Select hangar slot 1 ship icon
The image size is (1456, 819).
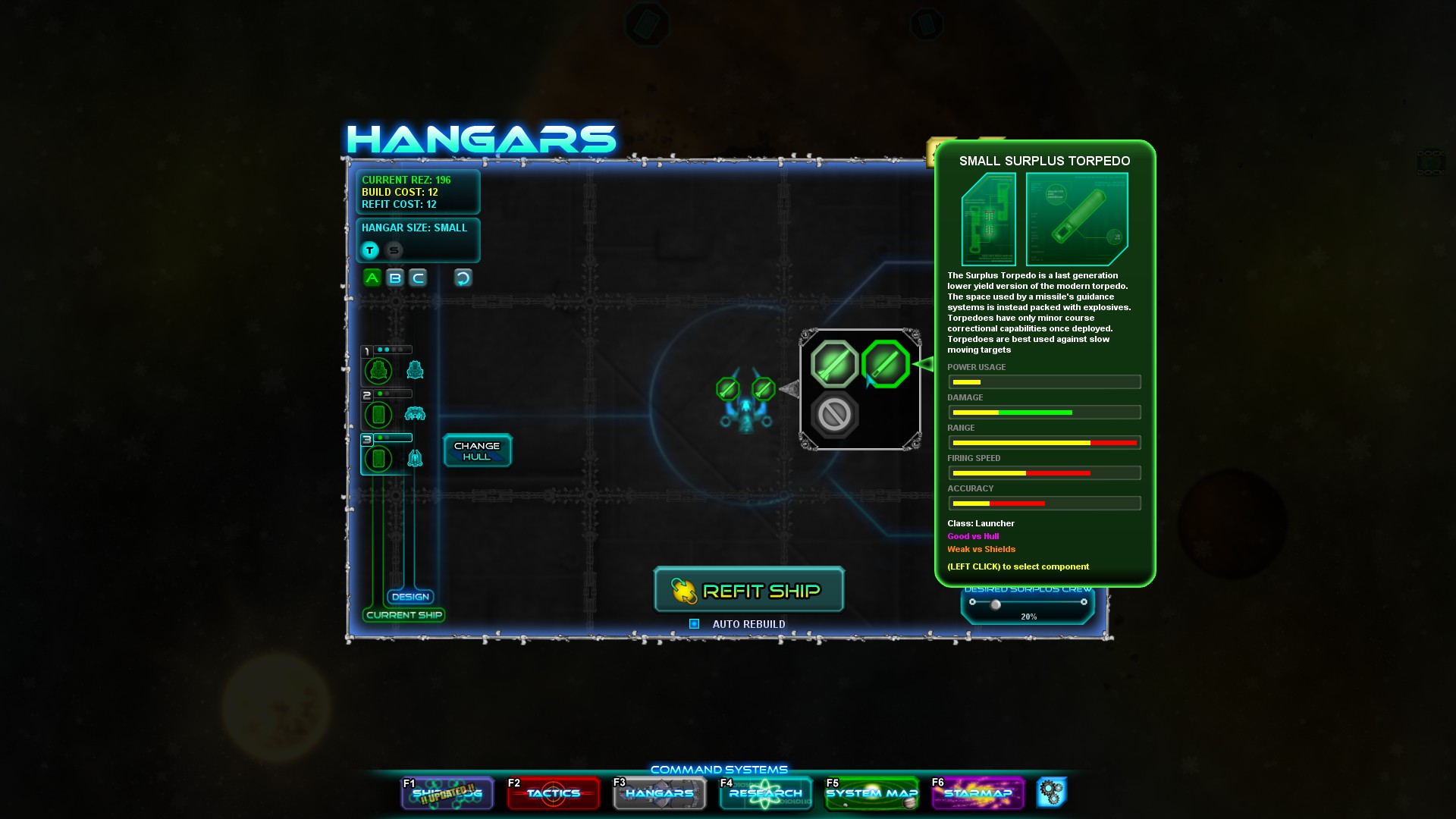point(378,370)
